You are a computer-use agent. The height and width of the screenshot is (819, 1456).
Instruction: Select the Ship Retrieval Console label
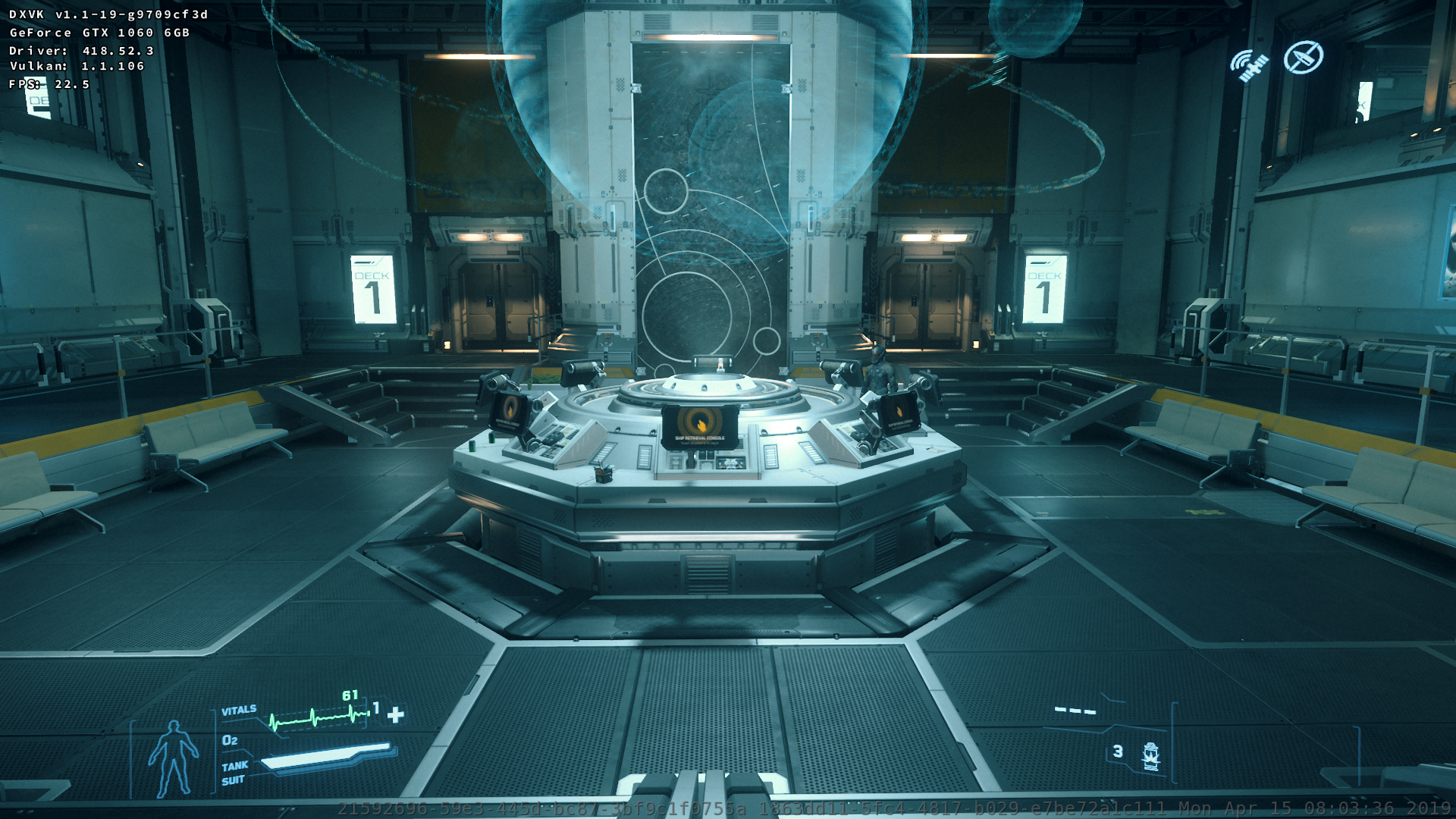701,438
